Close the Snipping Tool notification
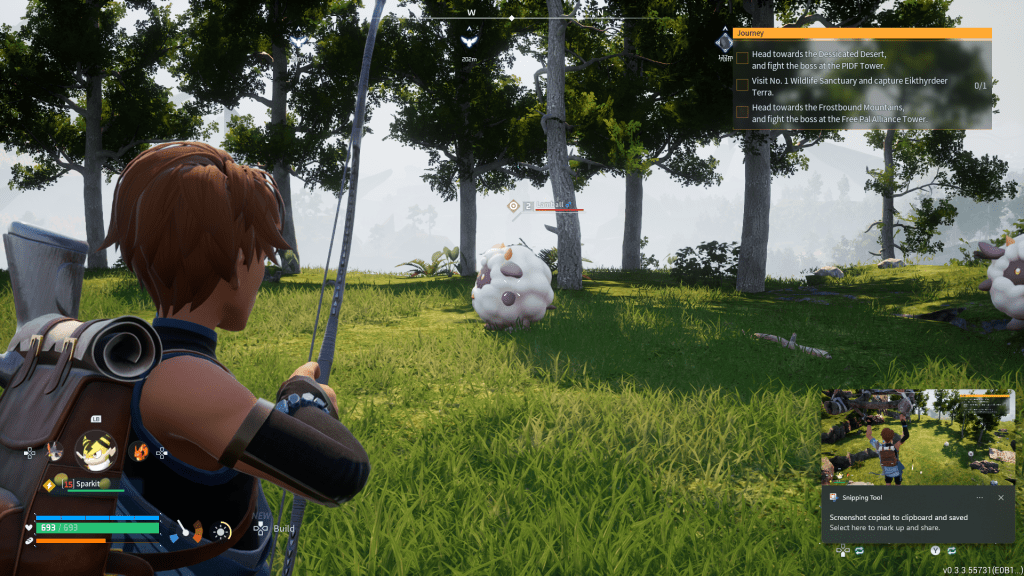The image size is (1024, 576). pos(1000,497)
